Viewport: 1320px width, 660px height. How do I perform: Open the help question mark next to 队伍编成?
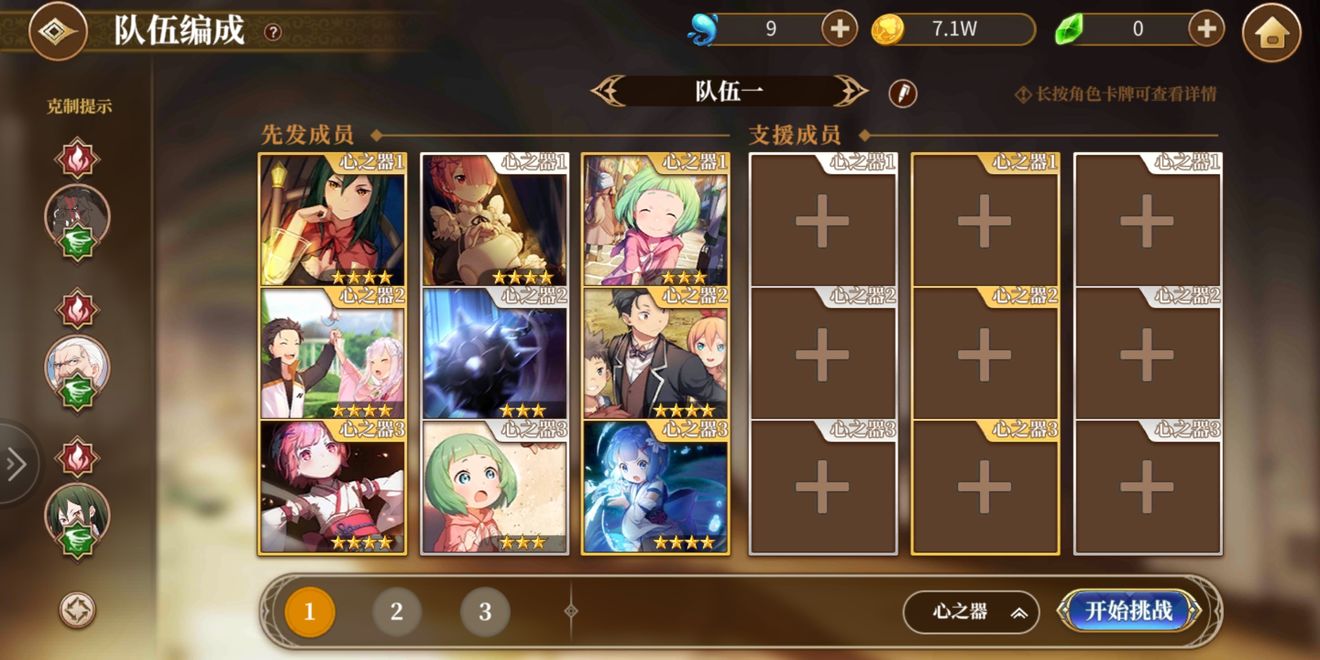point(272,32)
